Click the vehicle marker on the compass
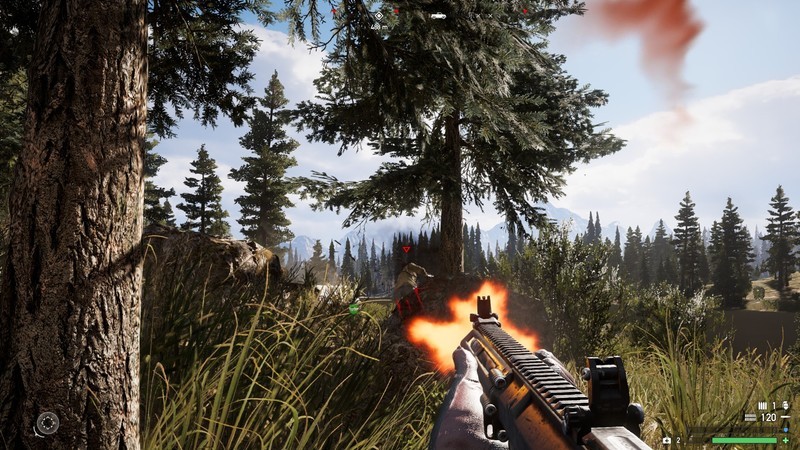Image resolution: width=800 pixels, height=450 pixels. 438,15
